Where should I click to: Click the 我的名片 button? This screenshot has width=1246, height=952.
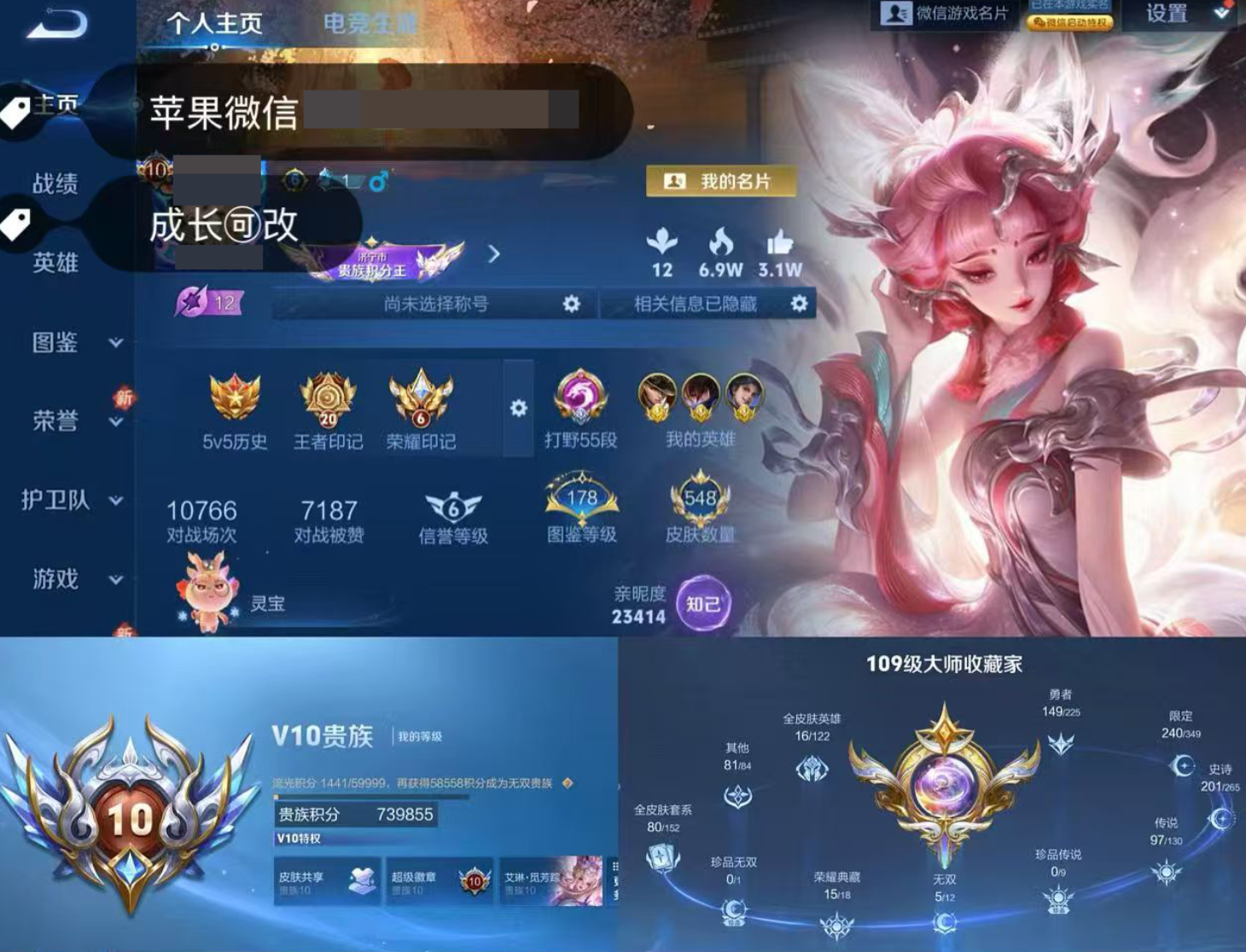[x=720, y=181]
